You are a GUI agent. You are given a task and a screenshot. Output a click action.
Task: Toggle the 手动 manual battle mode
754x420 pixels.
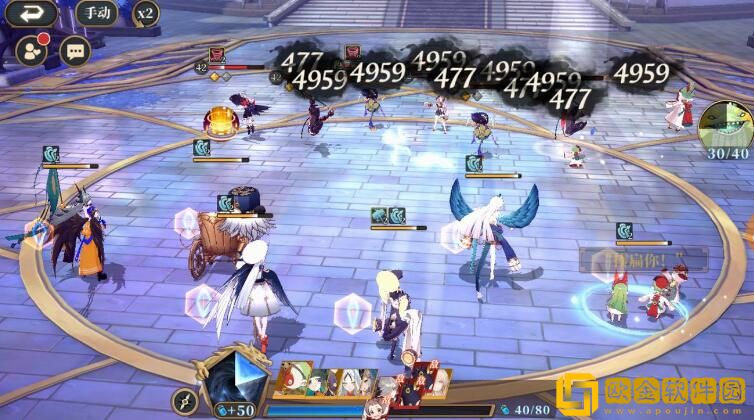(95, 14)
